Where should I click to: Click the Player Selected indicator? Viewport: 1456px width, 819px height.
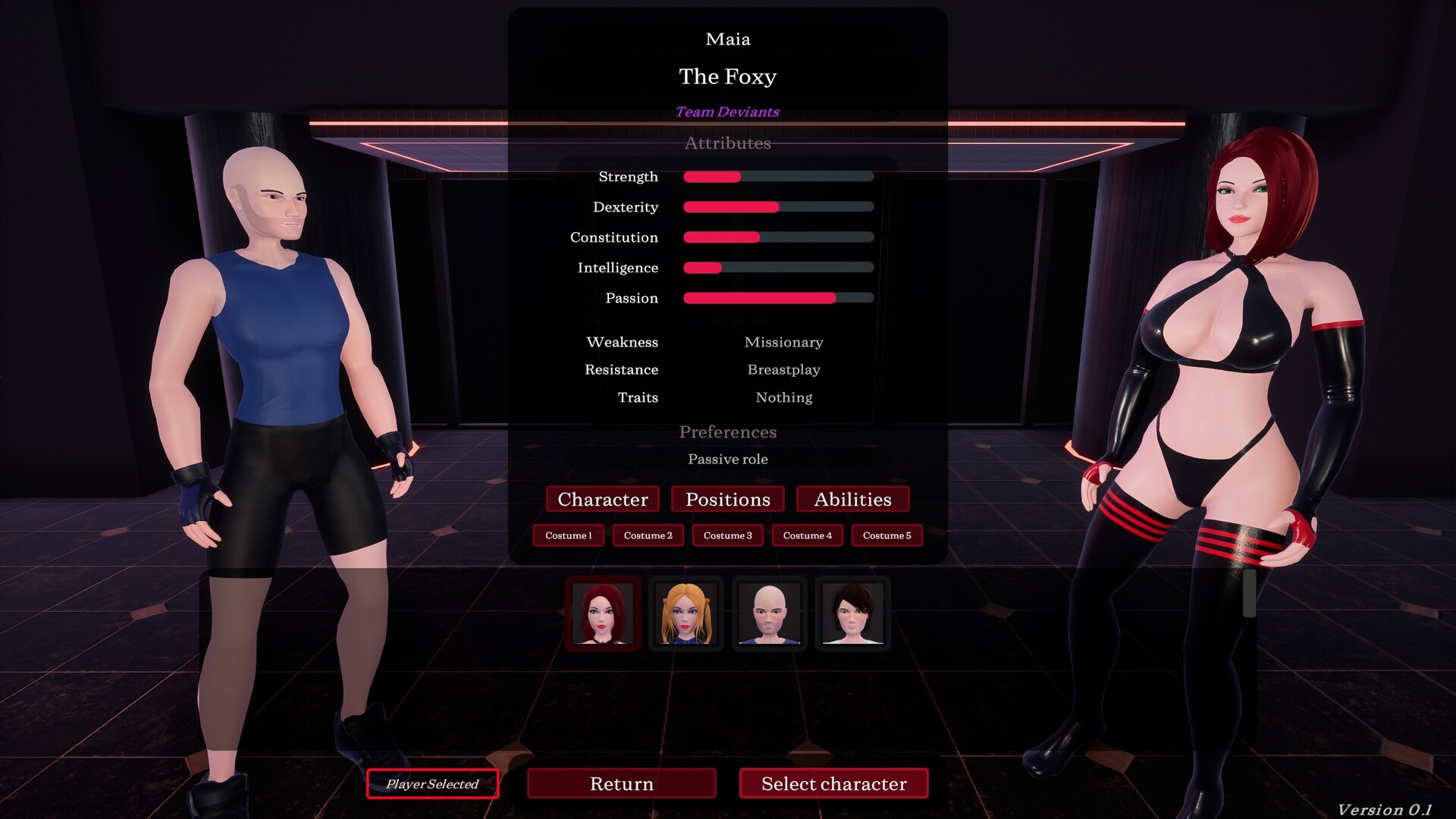coord(432,784)
